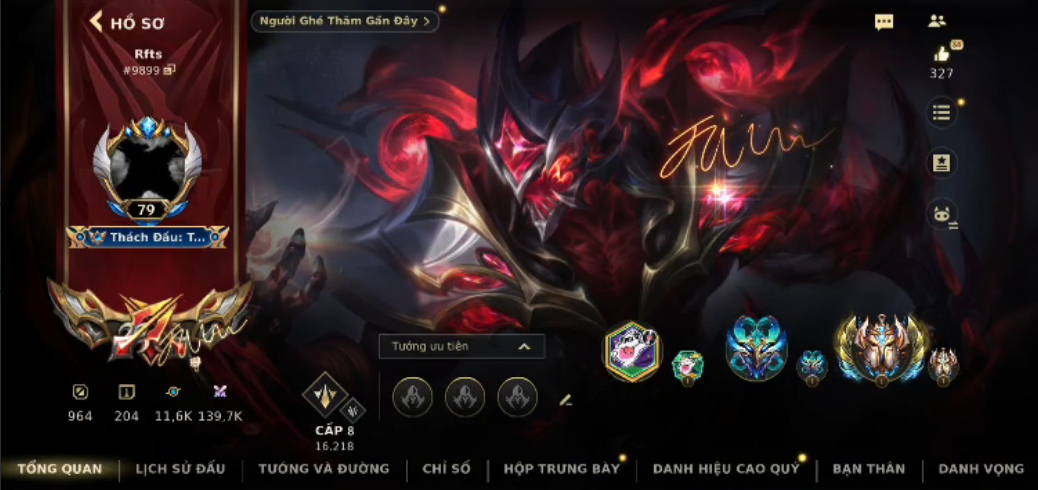The height and width of the screenshot is (490, 1038).
Task: Copy the player ID #9899
Action: 170,70
